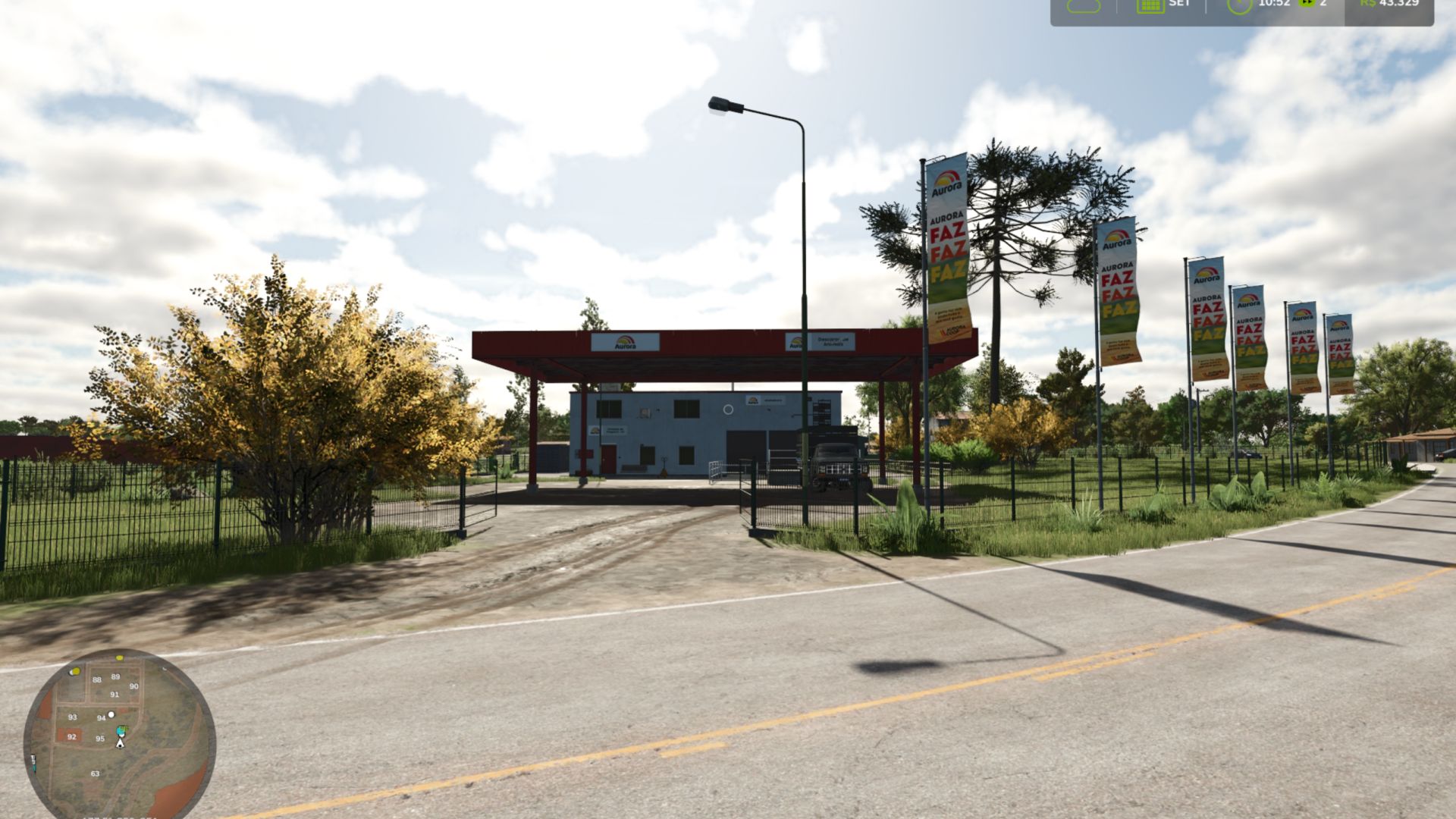Click the parked truck under the canopy
Screen dimensions: 1456x819
tap(836, 460)
